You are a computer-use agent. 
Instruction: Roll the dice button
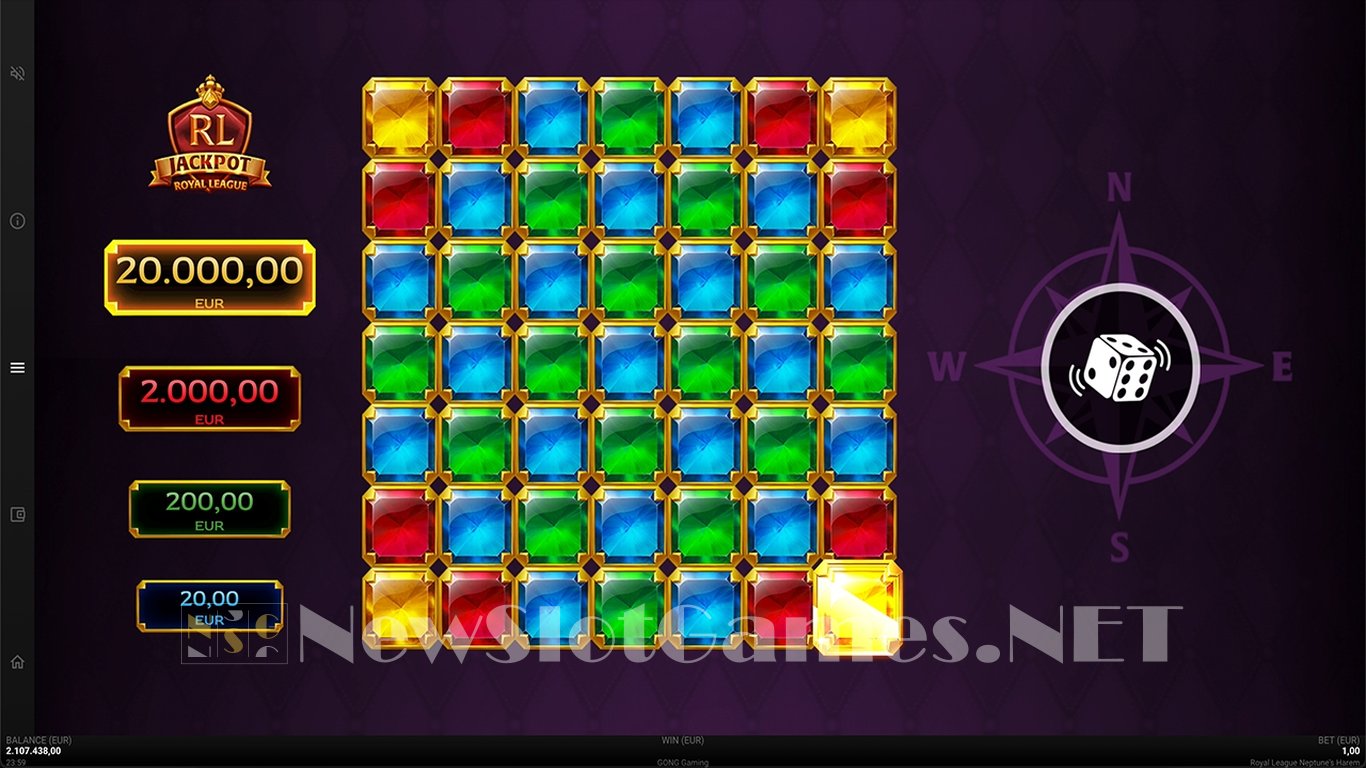click(1119, 368)
